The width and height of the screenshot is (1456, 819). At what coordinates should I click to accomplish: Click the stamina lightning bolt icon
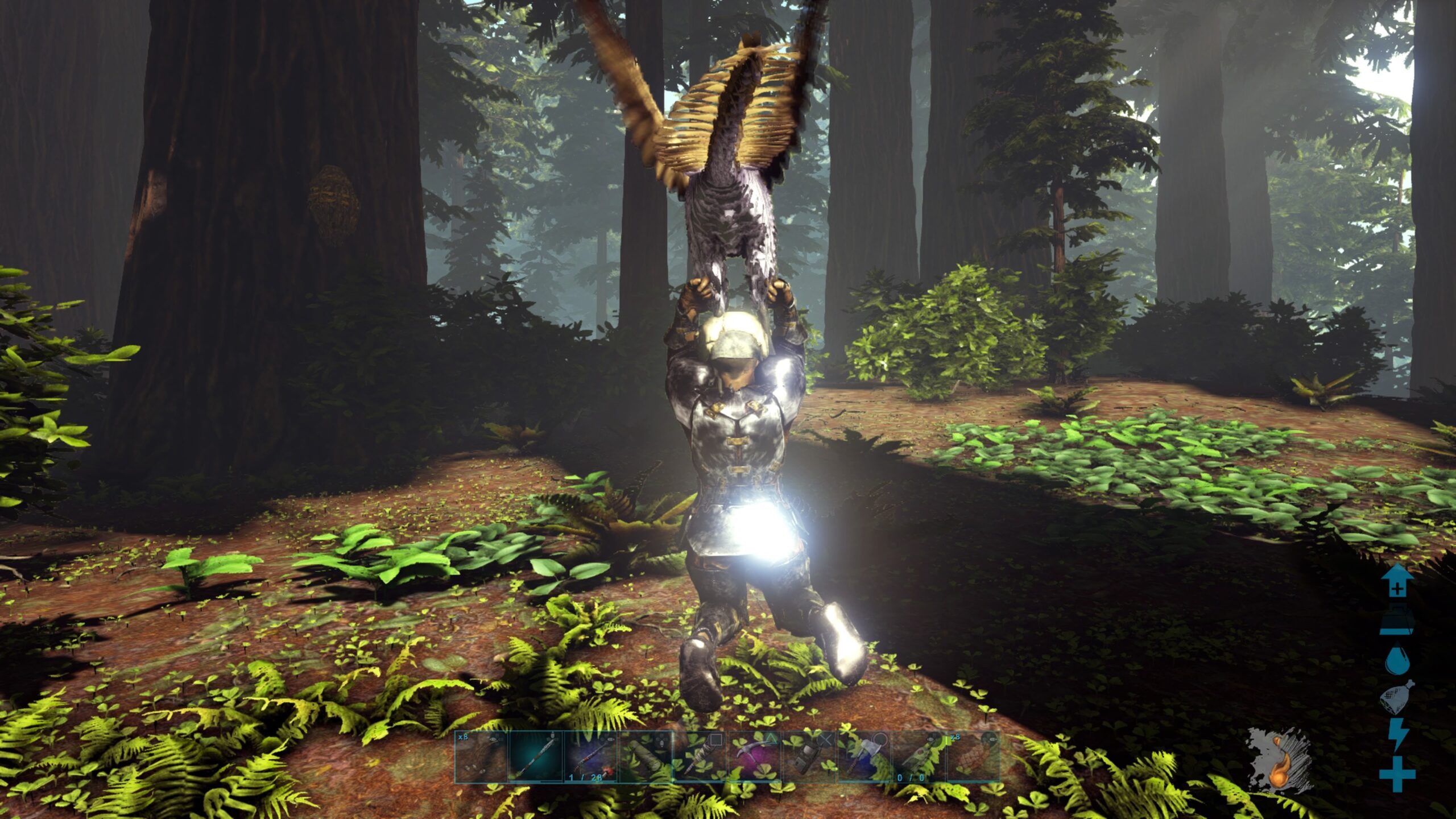point(1397,735)
